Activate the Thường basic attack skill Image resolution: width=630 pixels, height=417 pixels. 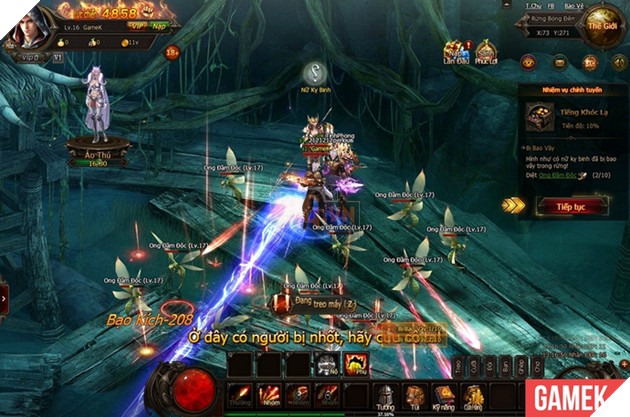(239, 393)
